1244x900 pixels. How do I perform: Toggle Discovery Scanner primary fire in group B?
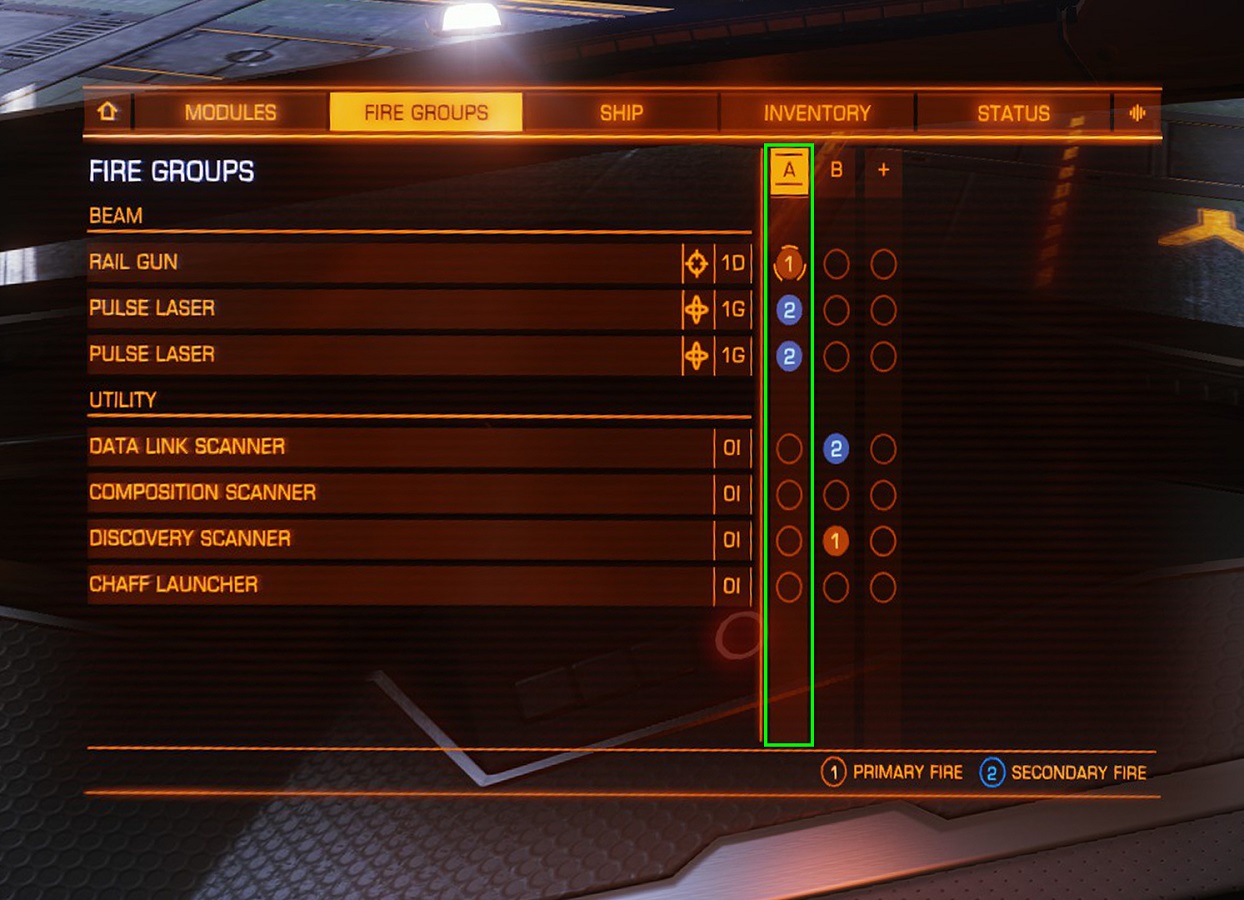click(x=836, y=541)
